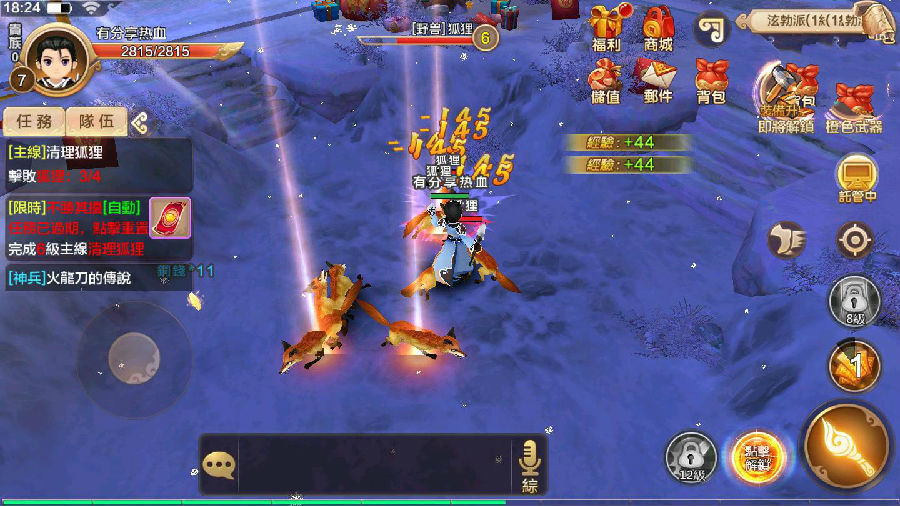900x506 pixels.
Task: Open the 儲值 recharge menu
Action: (x=606, y=80)
